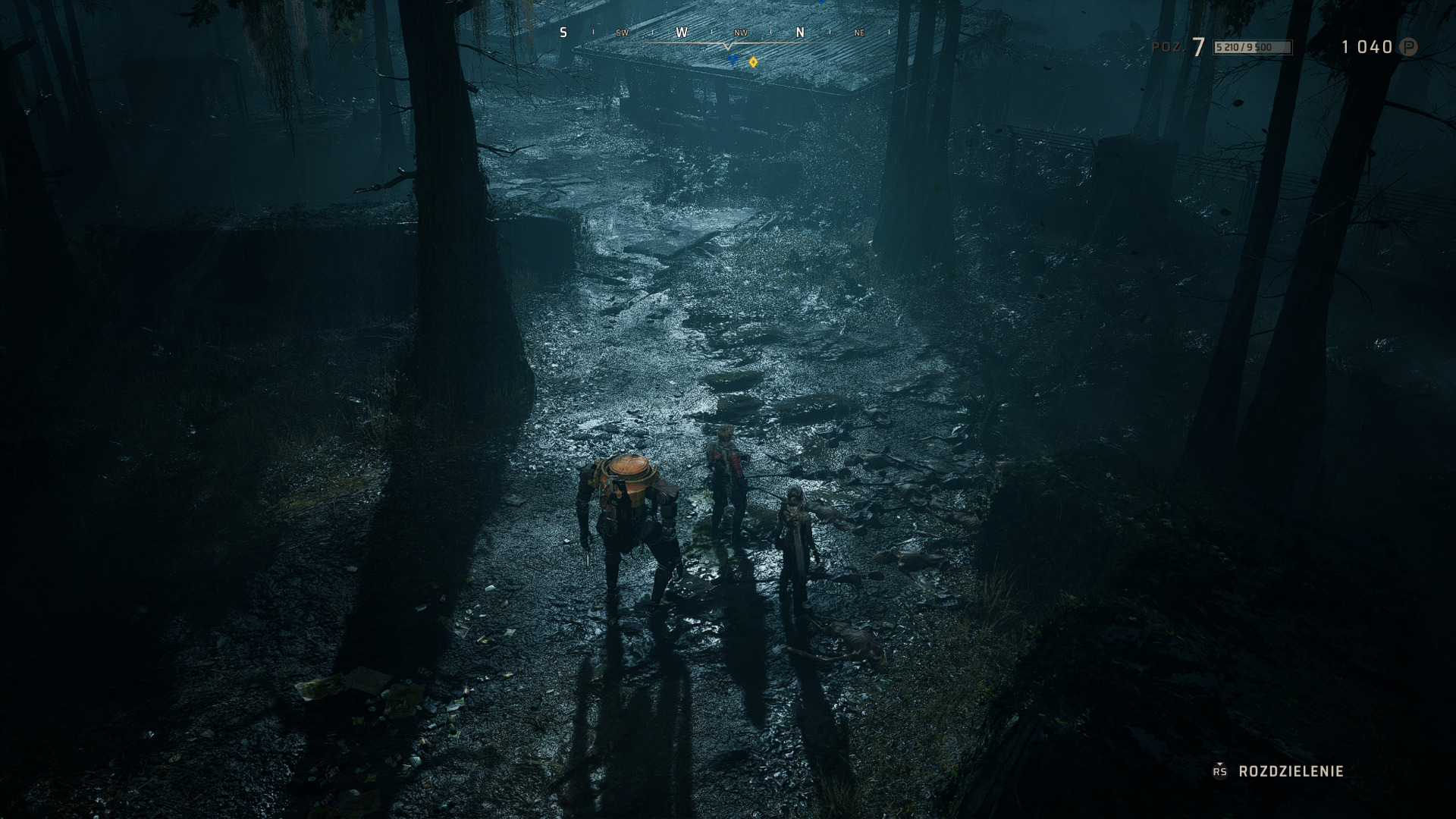Click the compass bar heading strip
Viewport: 1456px width, 819px height.
click(726, 33)
